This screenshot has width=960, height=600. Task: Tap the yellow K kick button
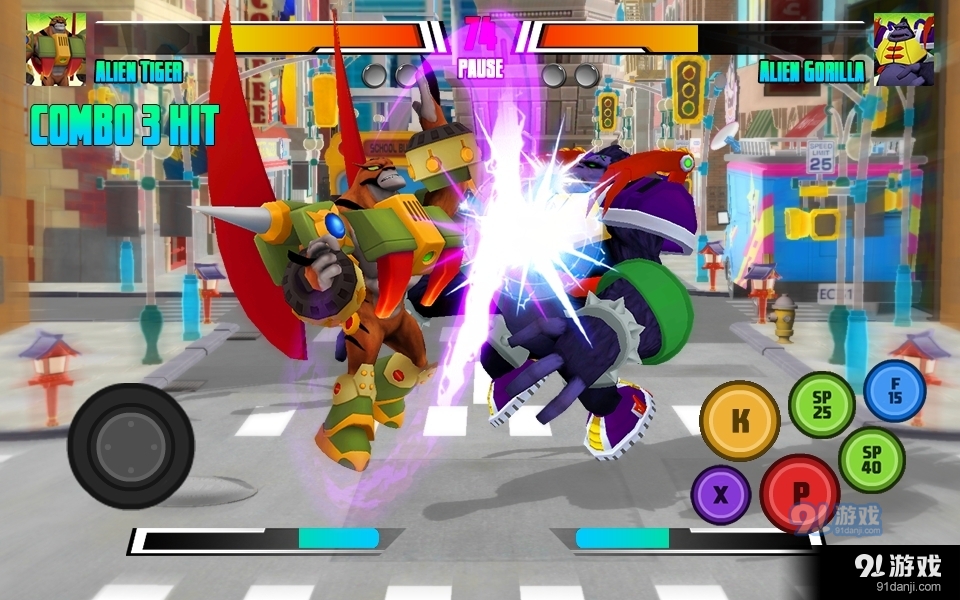tap(740, 421)
